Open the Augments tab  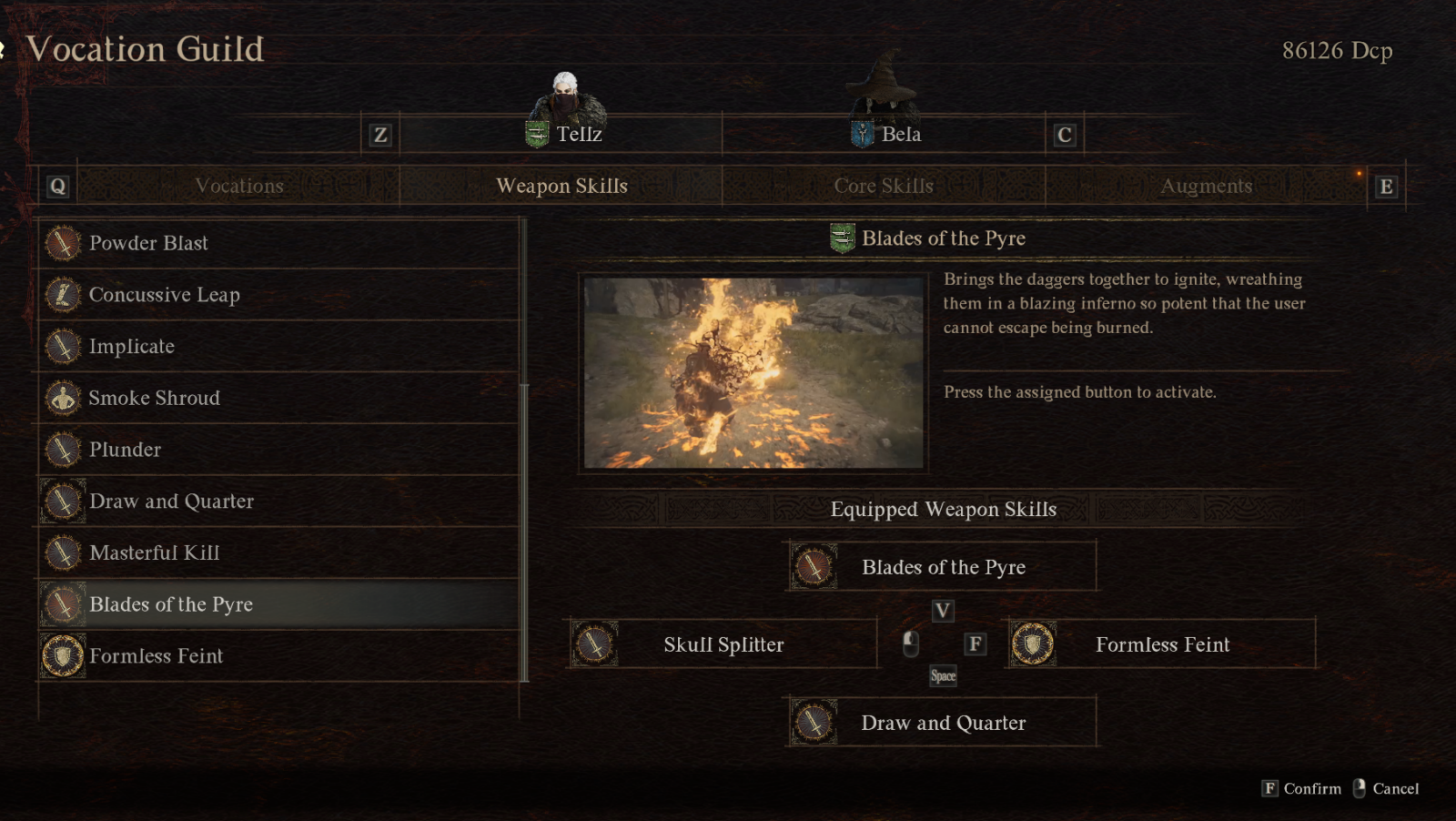click(1207, 186)
